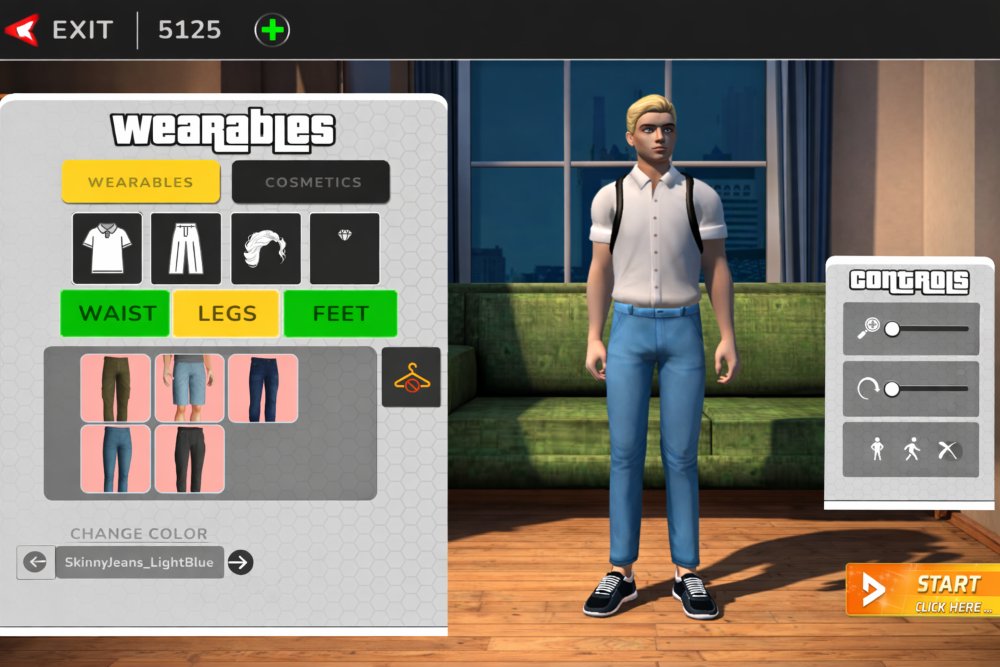Open the polo shirt category
This screenshot has height=667, width=1000.
[107, 248]
